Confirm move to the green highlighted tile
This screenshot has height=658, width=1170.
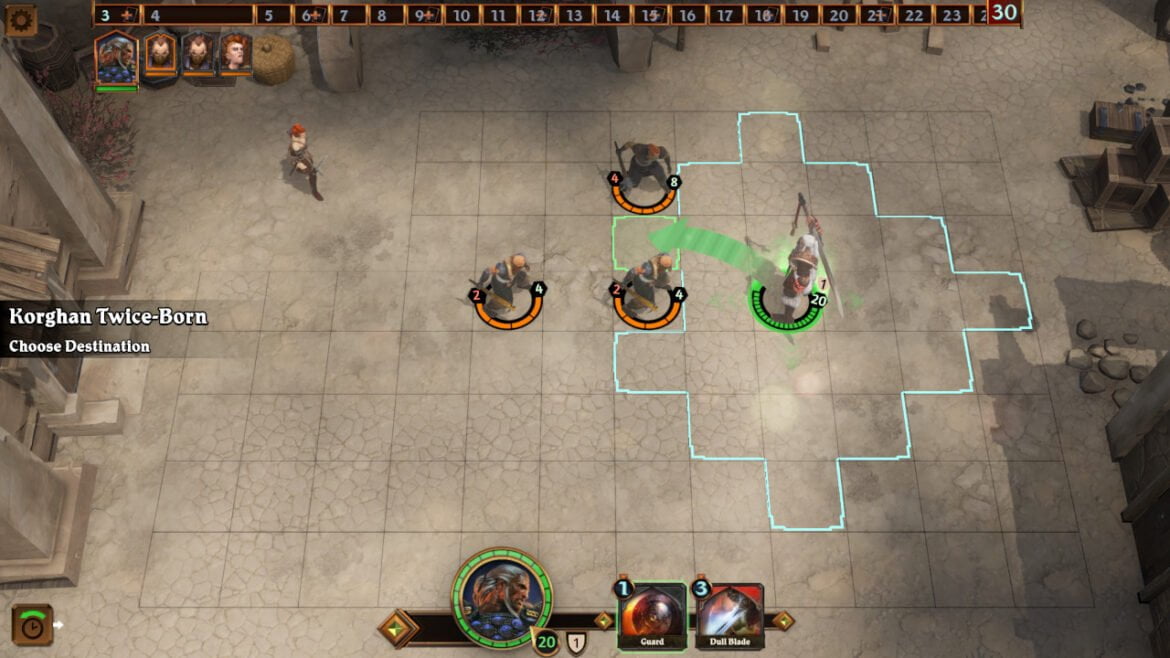[645, 243]
